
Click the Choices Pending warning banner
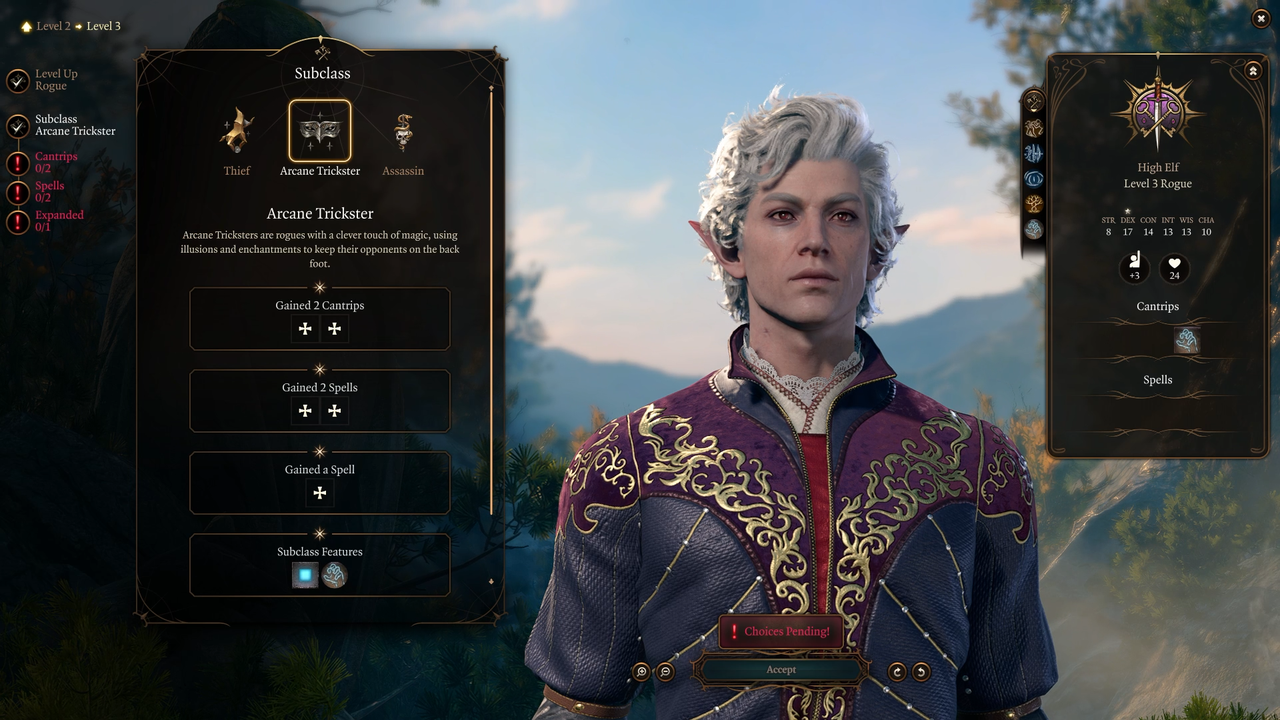pyautogui.click(x=780, y=632)
